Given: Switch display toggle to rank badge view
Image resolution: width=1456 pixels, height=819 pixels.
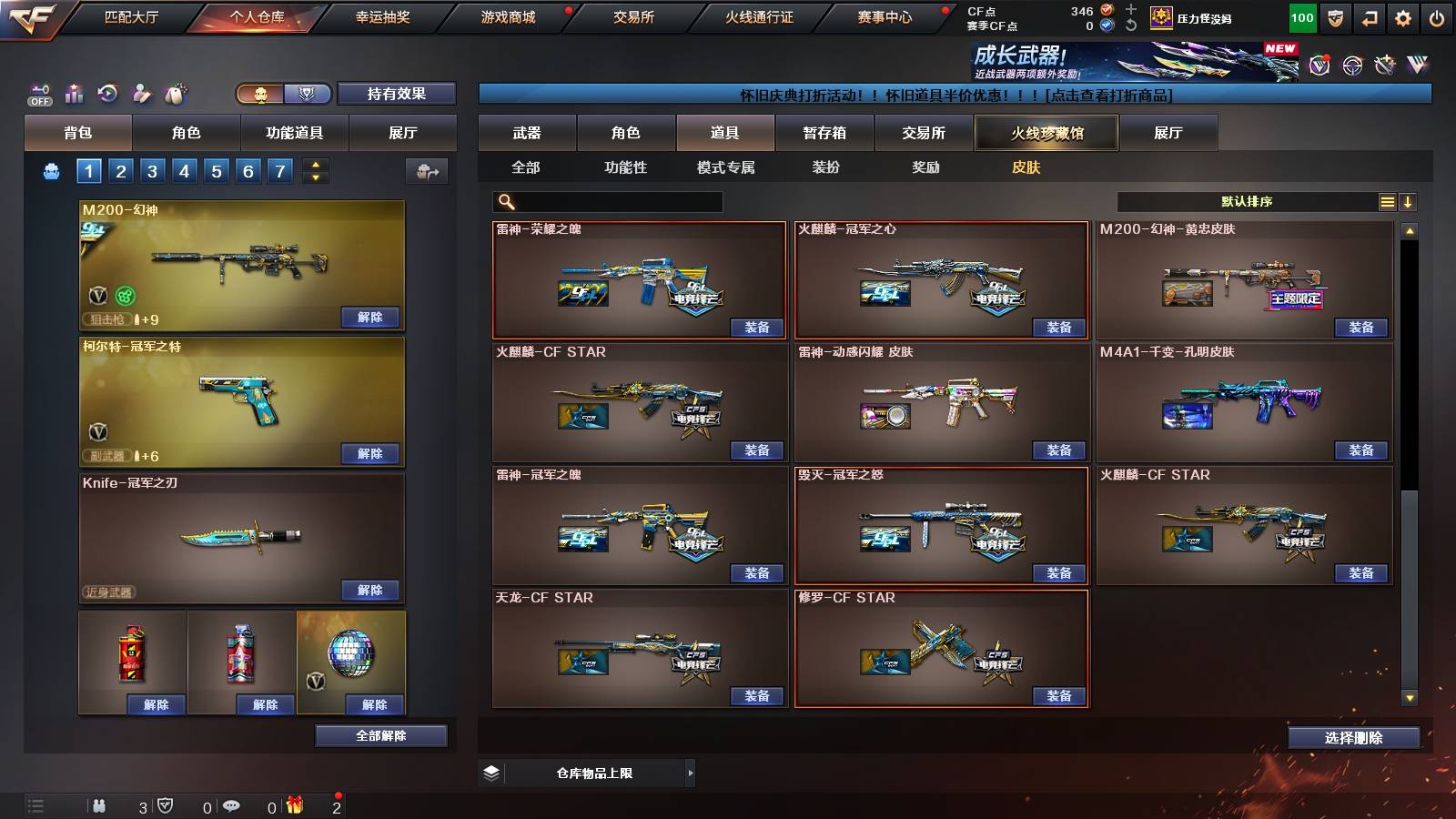Looking at the screenshot, I should click(x=308, y=94).
